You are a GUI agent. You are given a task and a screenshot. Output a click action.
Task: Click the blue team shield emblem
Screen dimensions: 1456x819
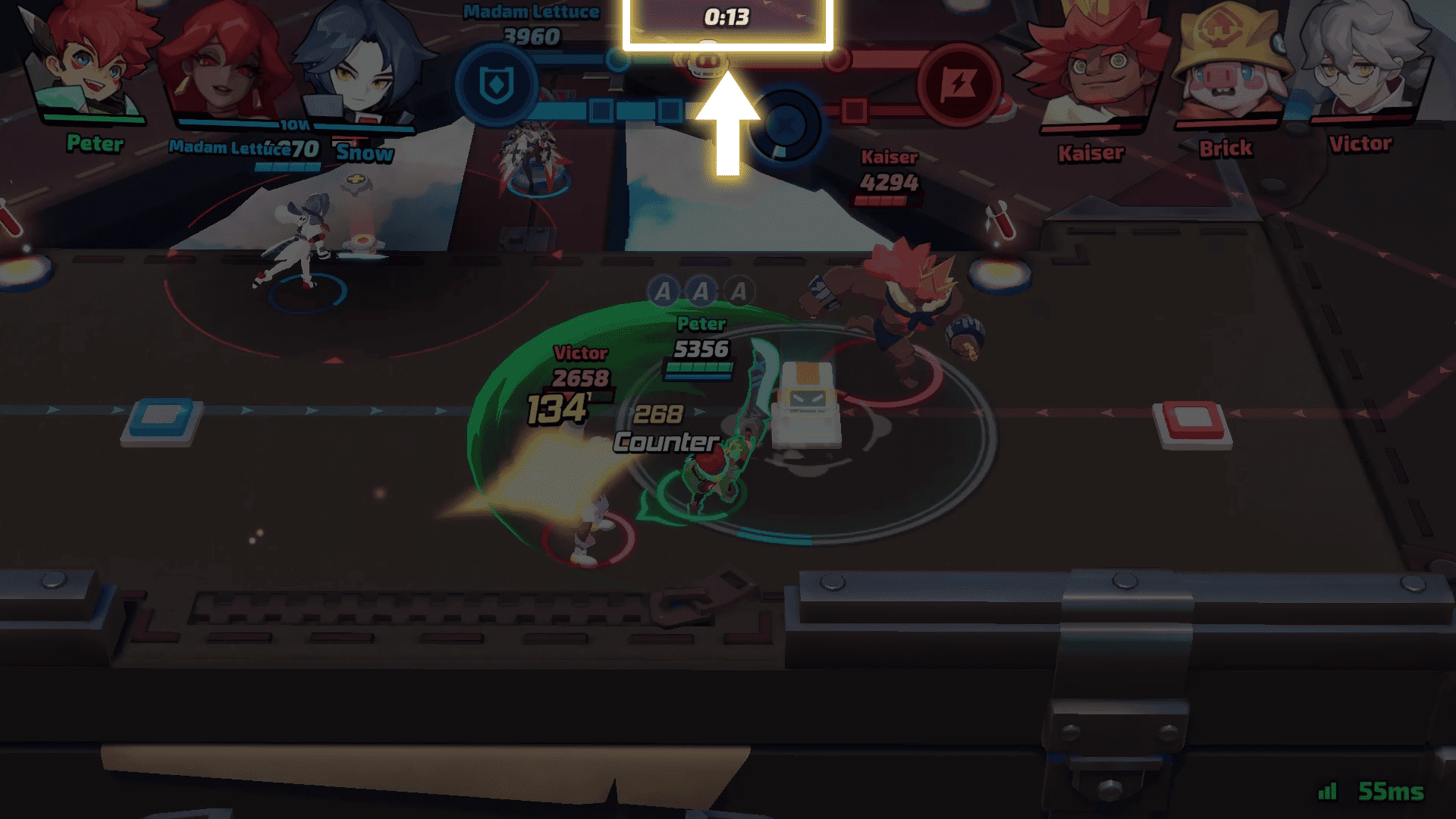(497, 85)
